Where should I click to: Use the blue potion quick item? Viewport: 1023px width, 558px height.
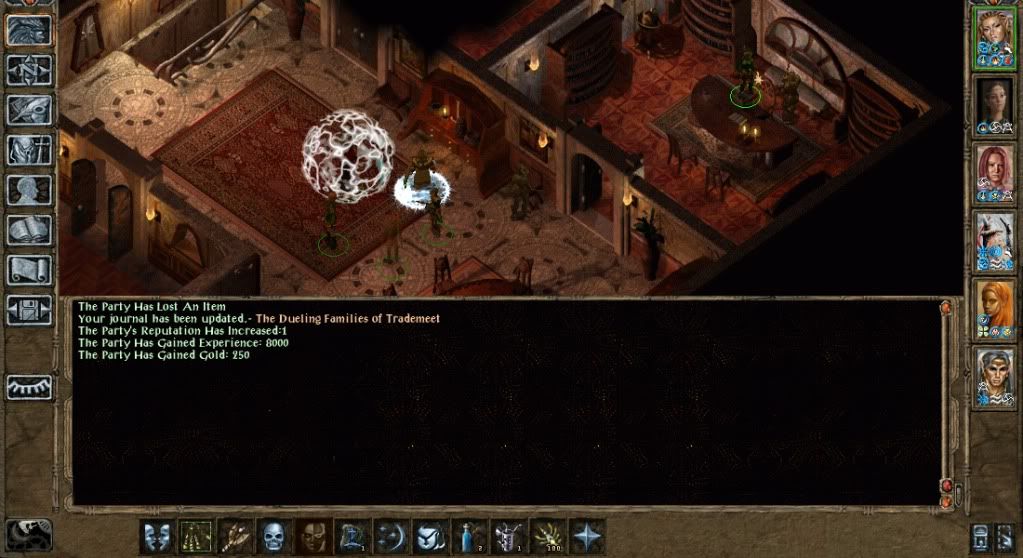[469, 536]
